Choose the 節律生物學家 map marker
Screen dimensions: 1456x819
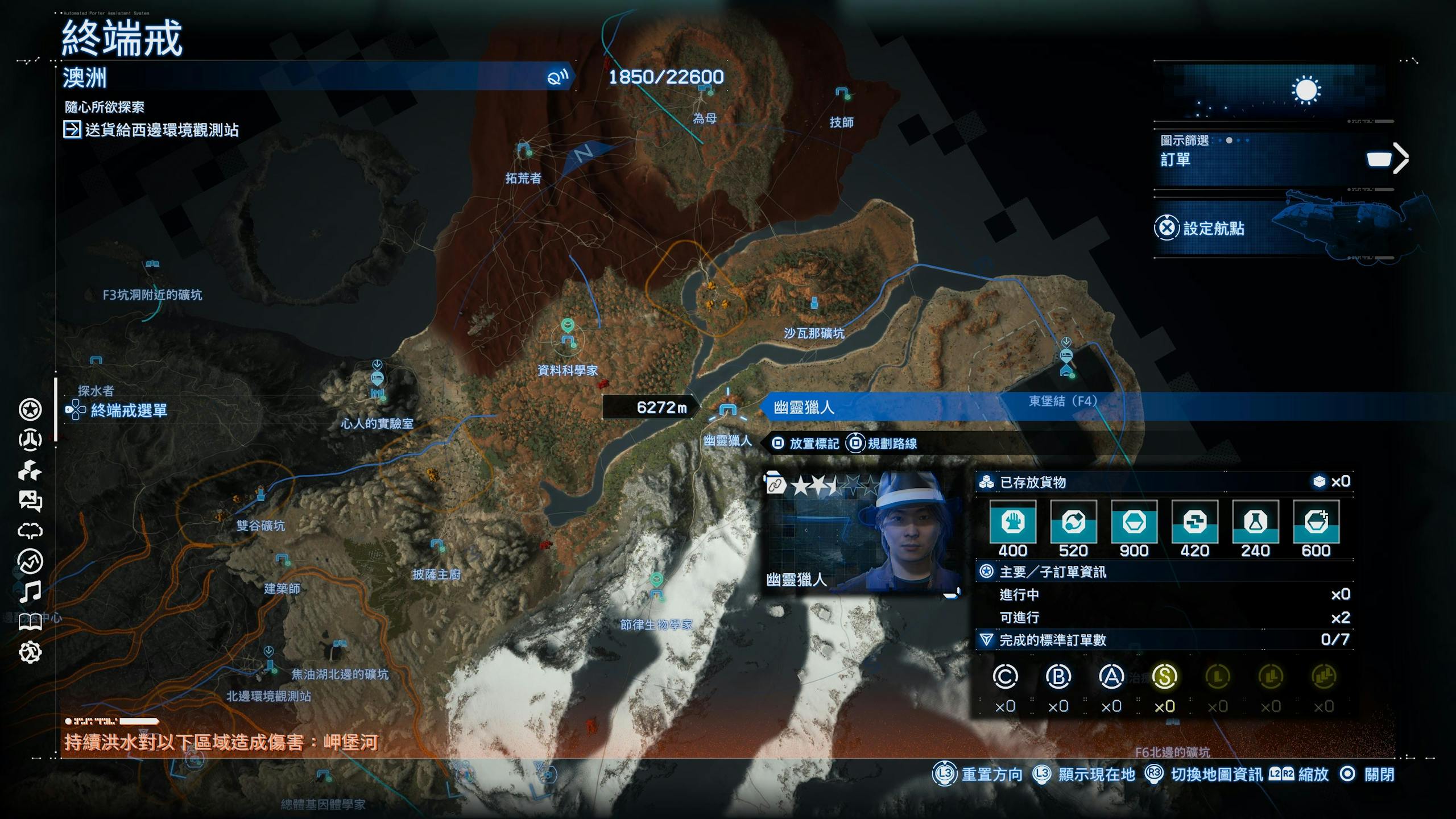coord(657,594)
